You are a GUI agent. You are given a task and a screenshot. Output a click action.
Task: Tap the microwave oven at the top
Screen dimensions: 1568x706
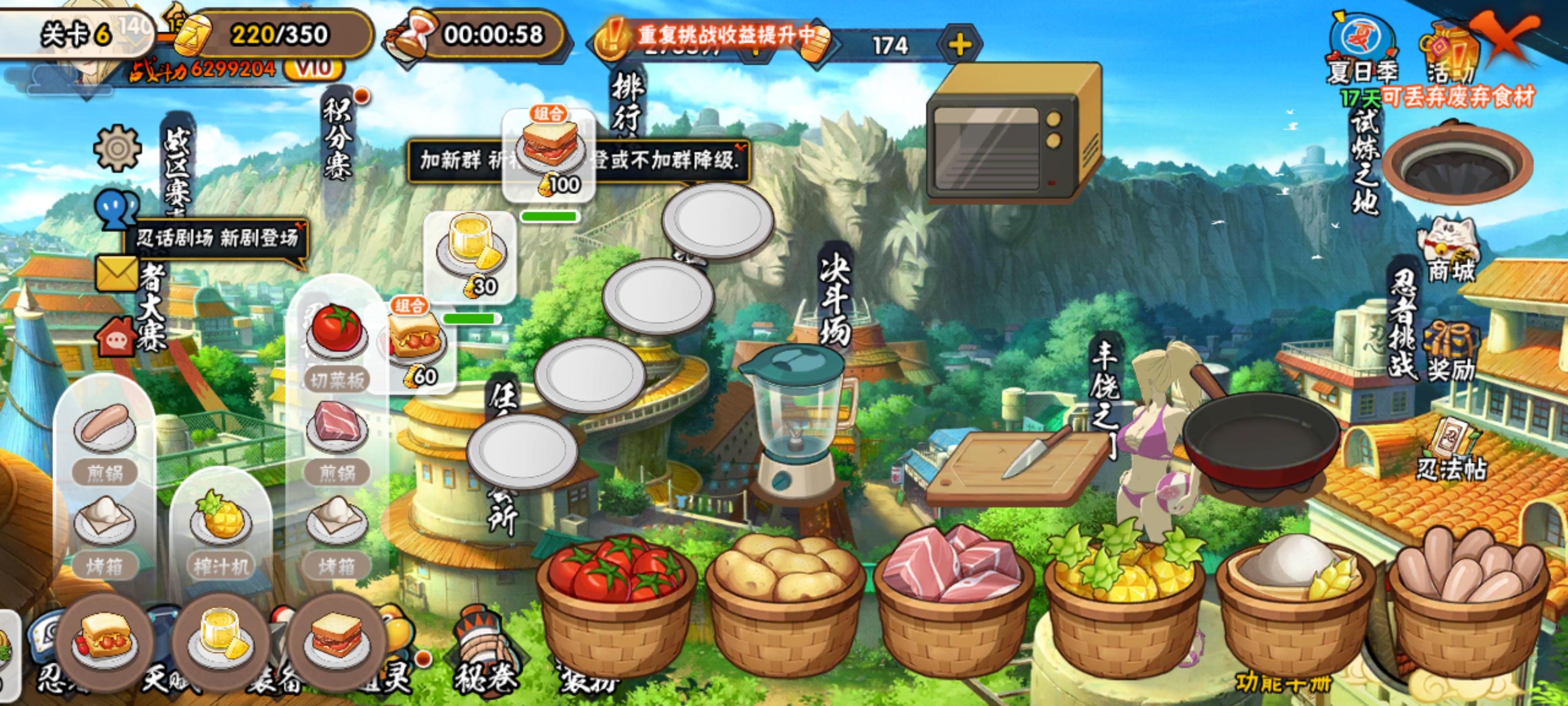(1013, 131)
